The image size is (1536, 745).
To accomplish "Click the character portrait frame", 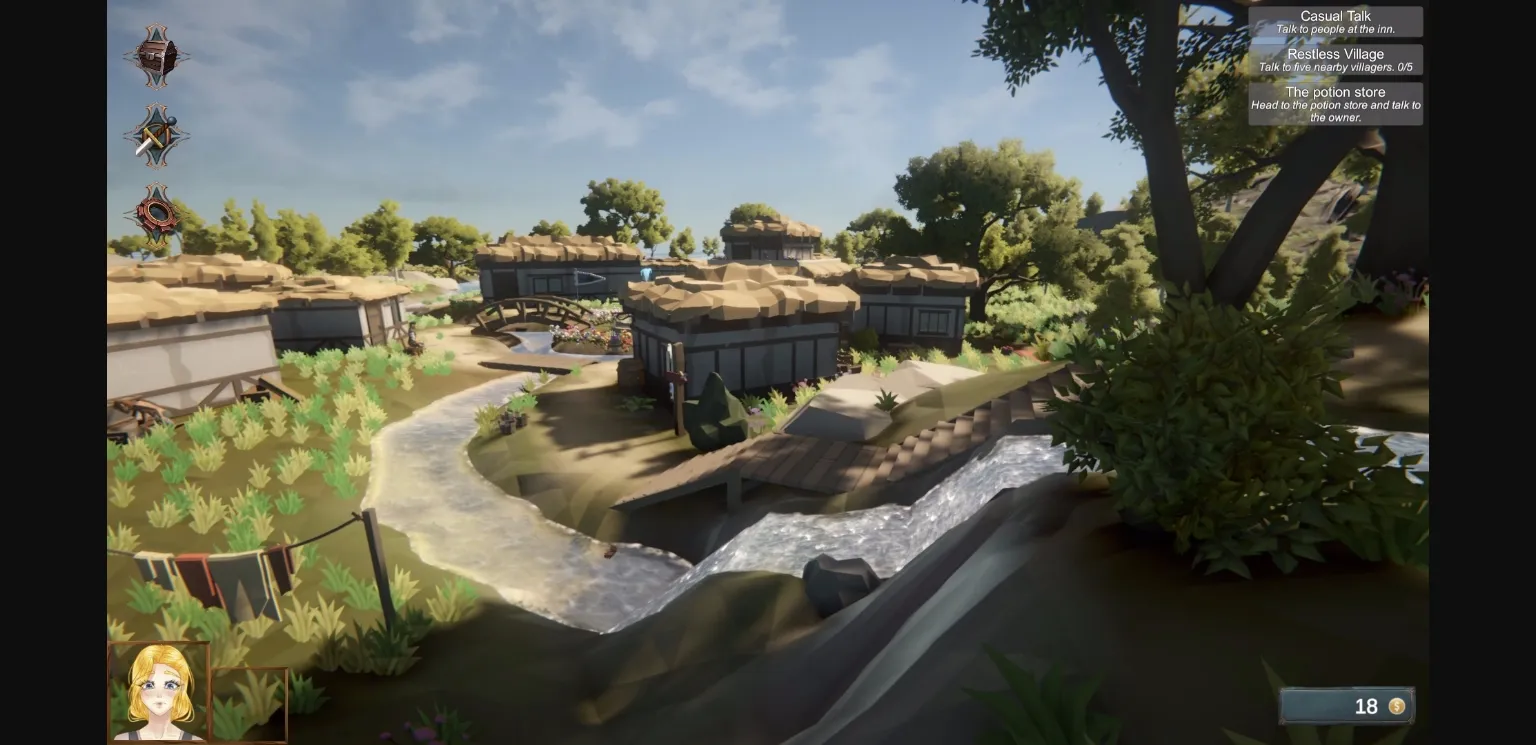I will click(158, 690).
